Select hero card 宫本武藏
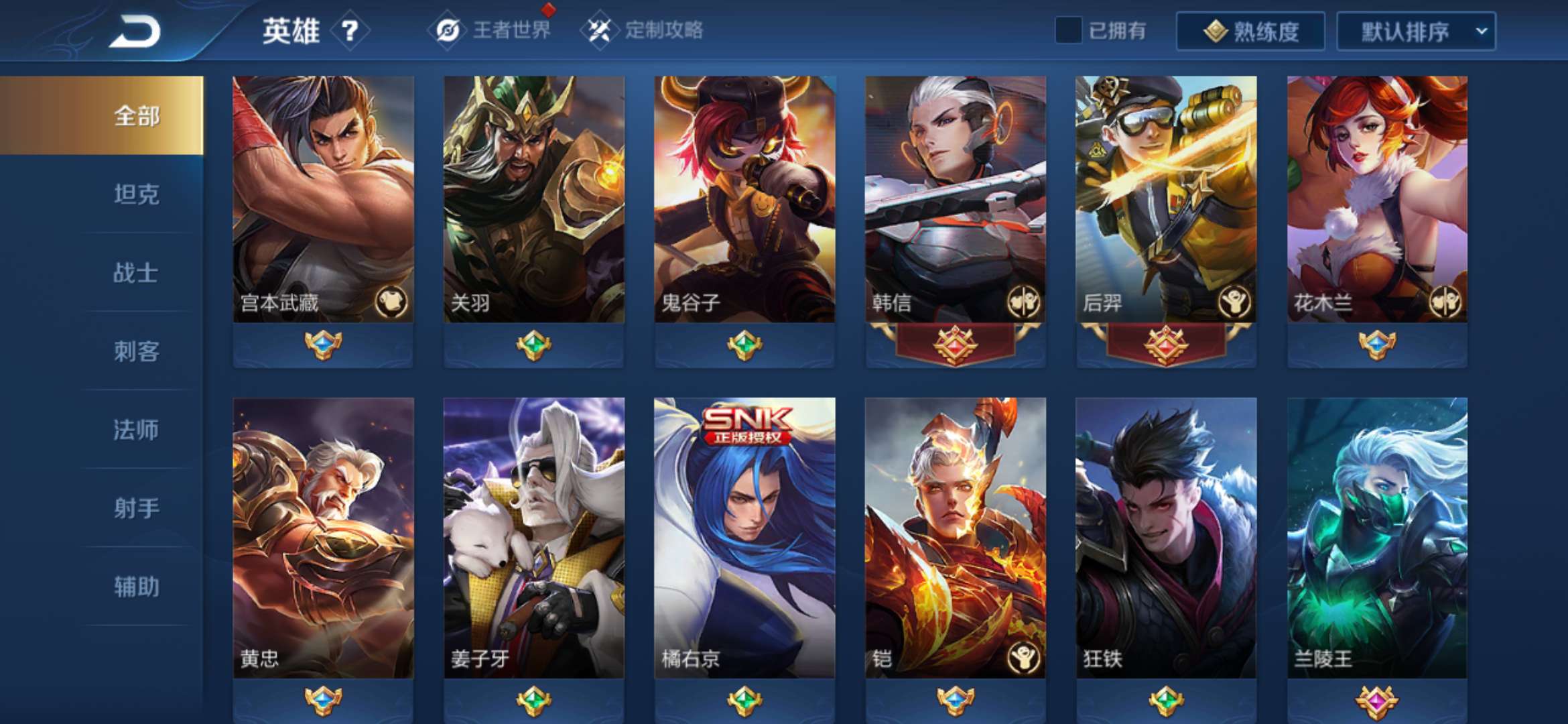 323,201
